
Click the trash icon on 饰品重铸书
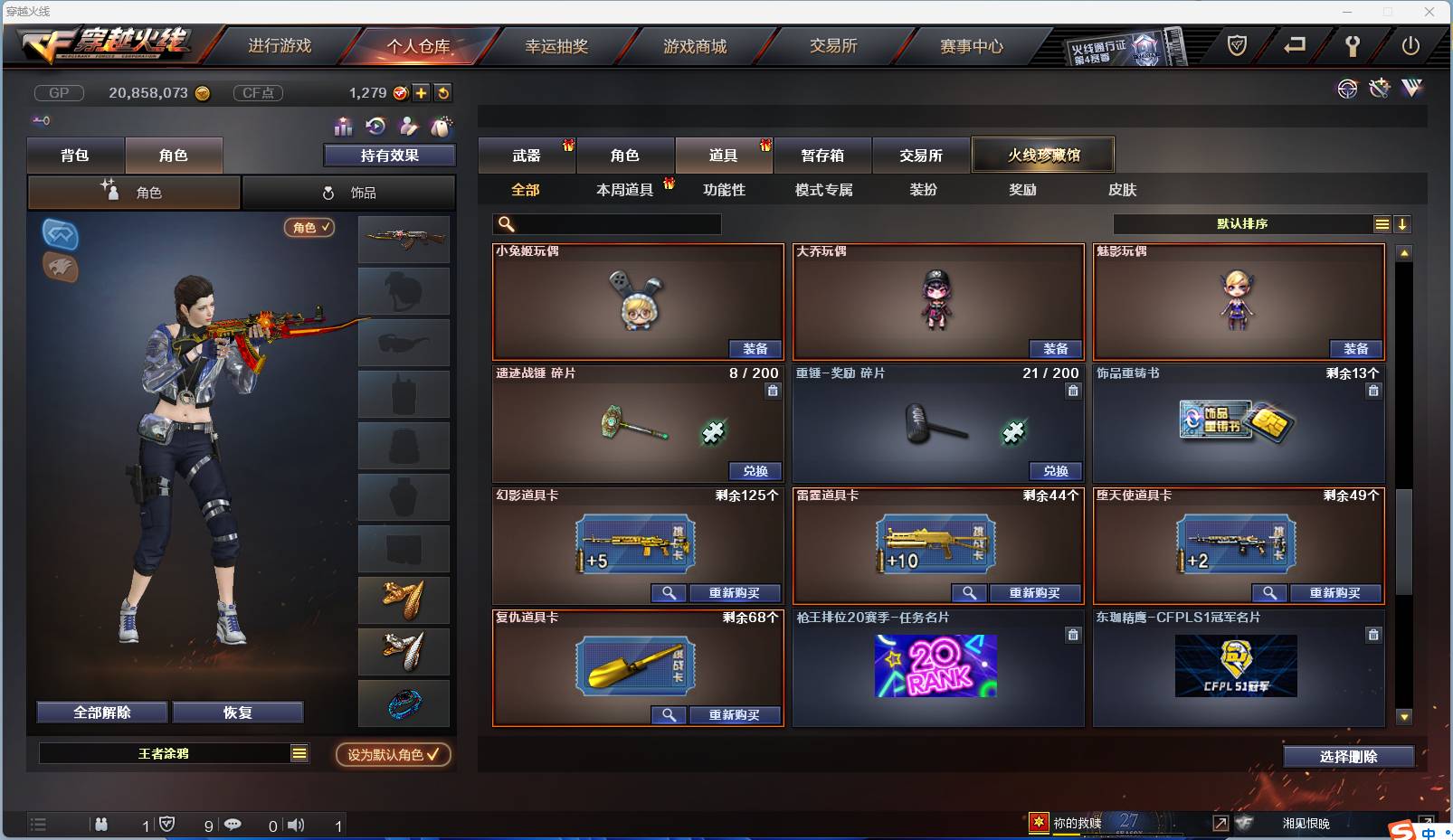click(x=1373, y=391)
